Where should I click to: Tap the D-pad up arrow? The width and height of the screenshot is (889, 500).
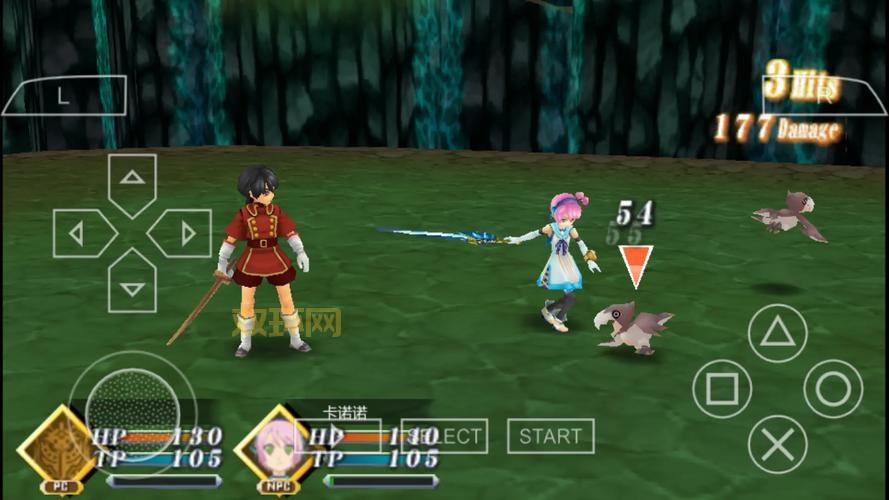(x=132, y=180)
